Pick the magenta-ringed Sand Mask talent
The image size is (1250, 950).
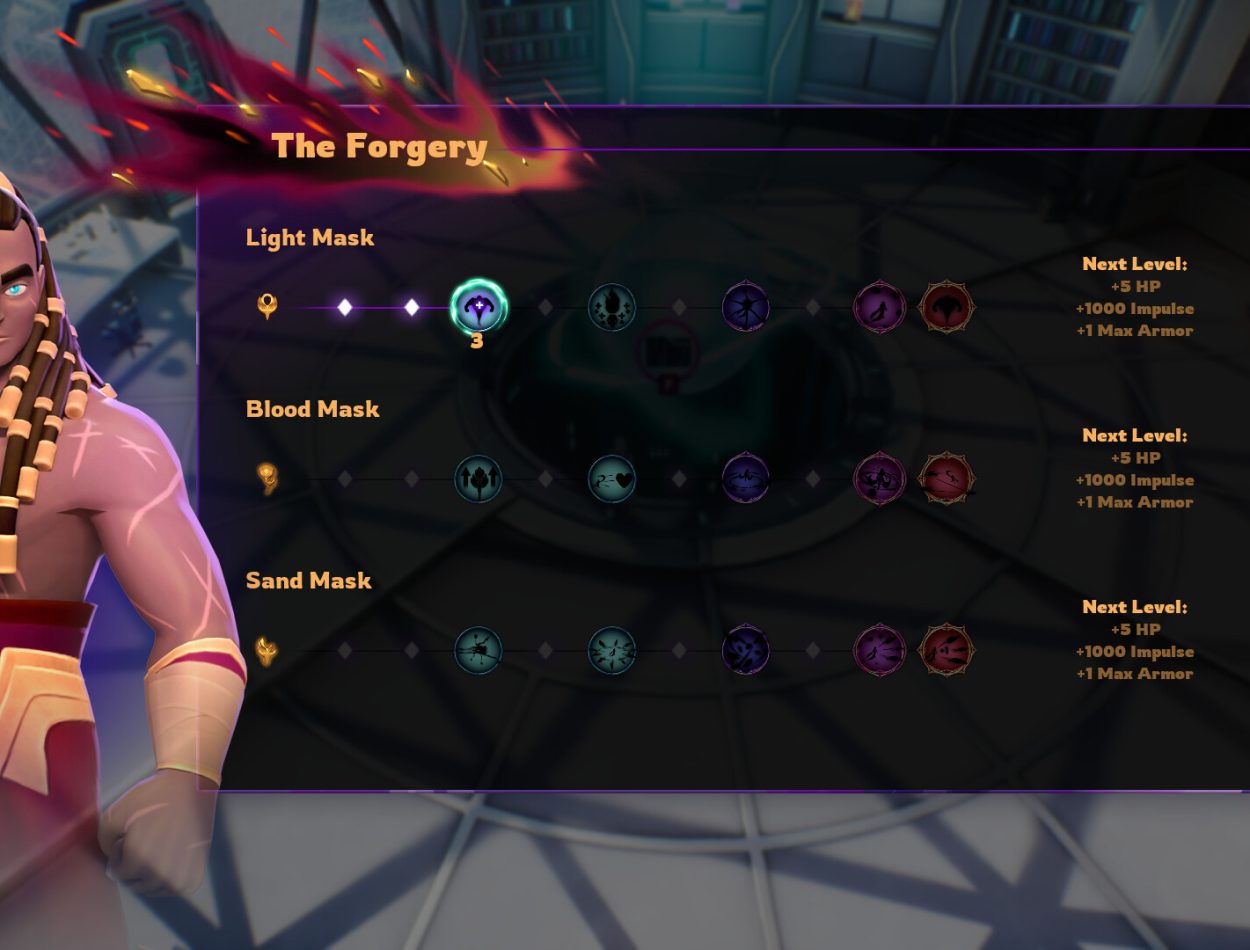pos(880,651)
